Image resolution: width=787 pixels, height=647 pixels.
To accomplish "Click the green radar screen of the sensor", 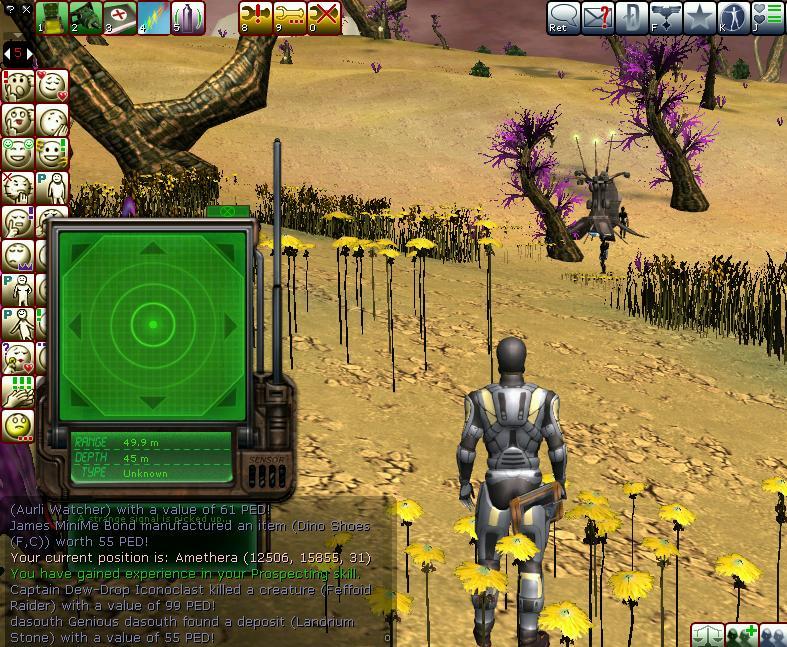I will click(x=152, y=324).
